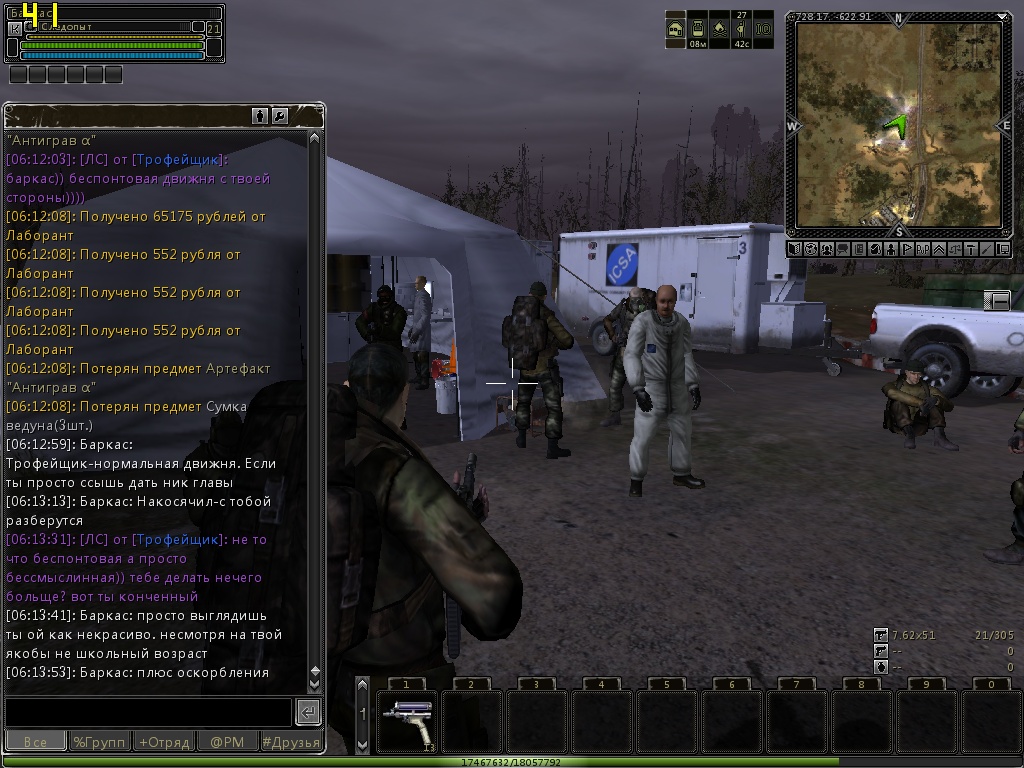1024x768 pixels.
Task: Click the person icon in the chat header
Action: [x=260, y=116]
